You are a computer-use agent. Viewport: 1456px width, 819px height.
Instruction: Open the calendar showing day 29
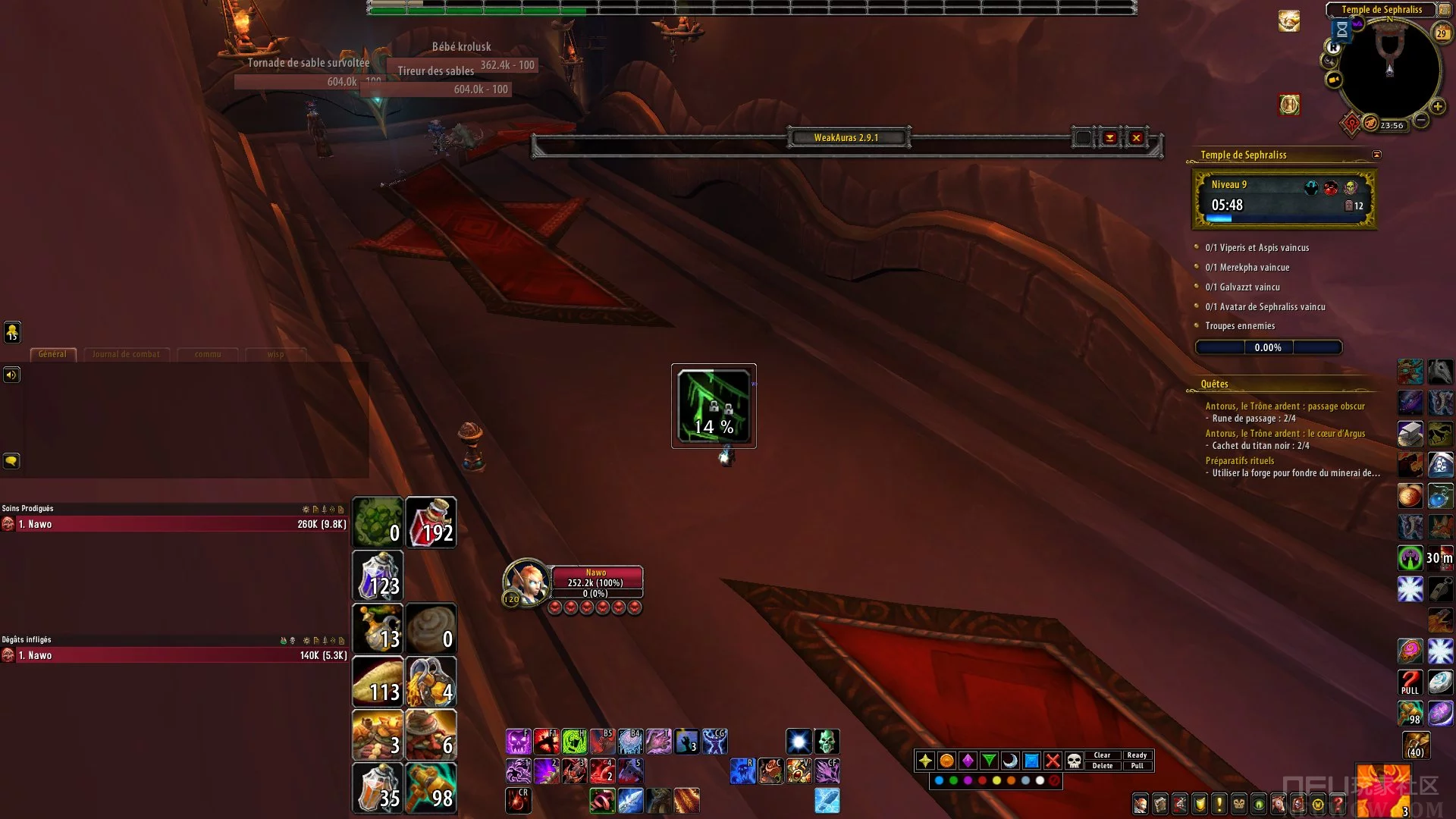coord(1442,33)
